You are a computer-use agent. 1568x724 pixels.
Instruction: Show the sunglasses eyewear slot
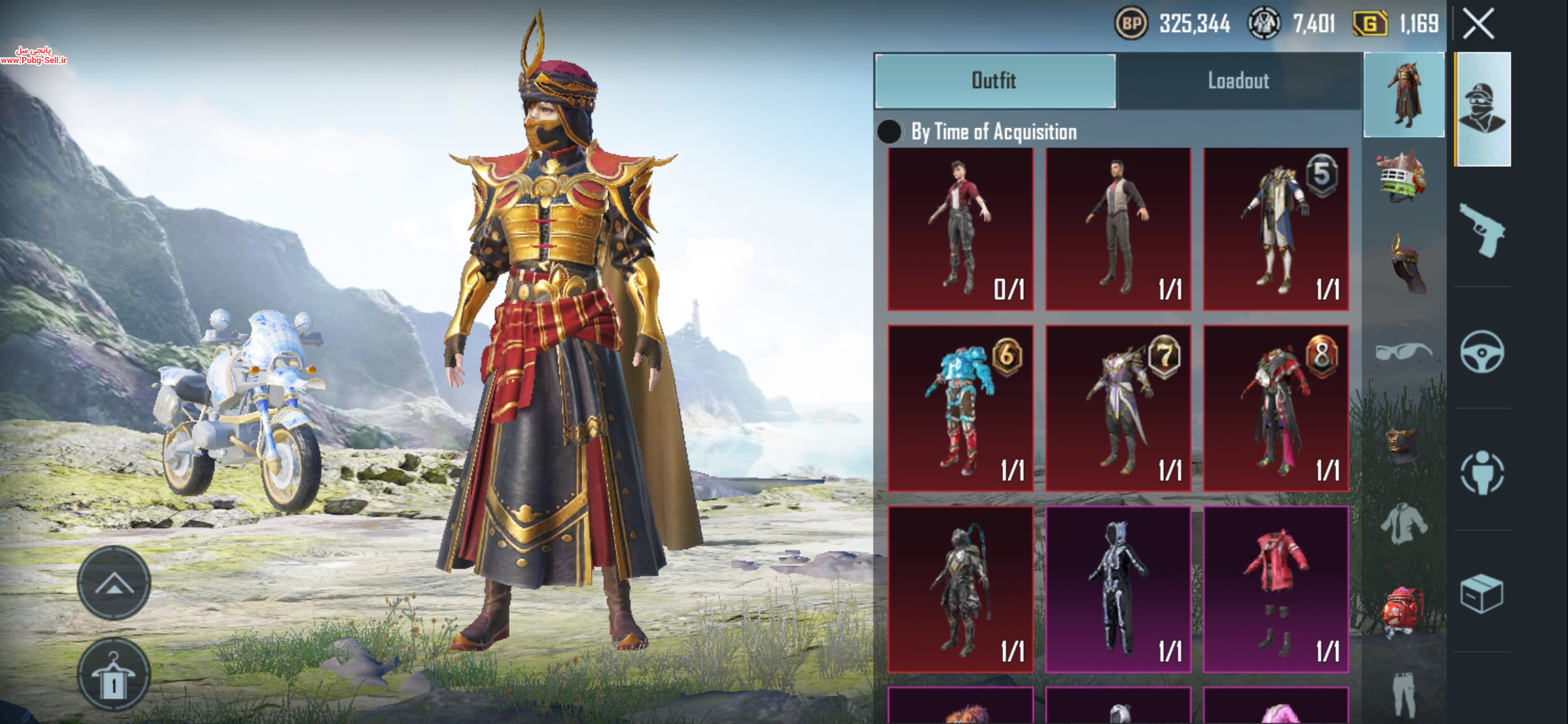coord(1403,352)
